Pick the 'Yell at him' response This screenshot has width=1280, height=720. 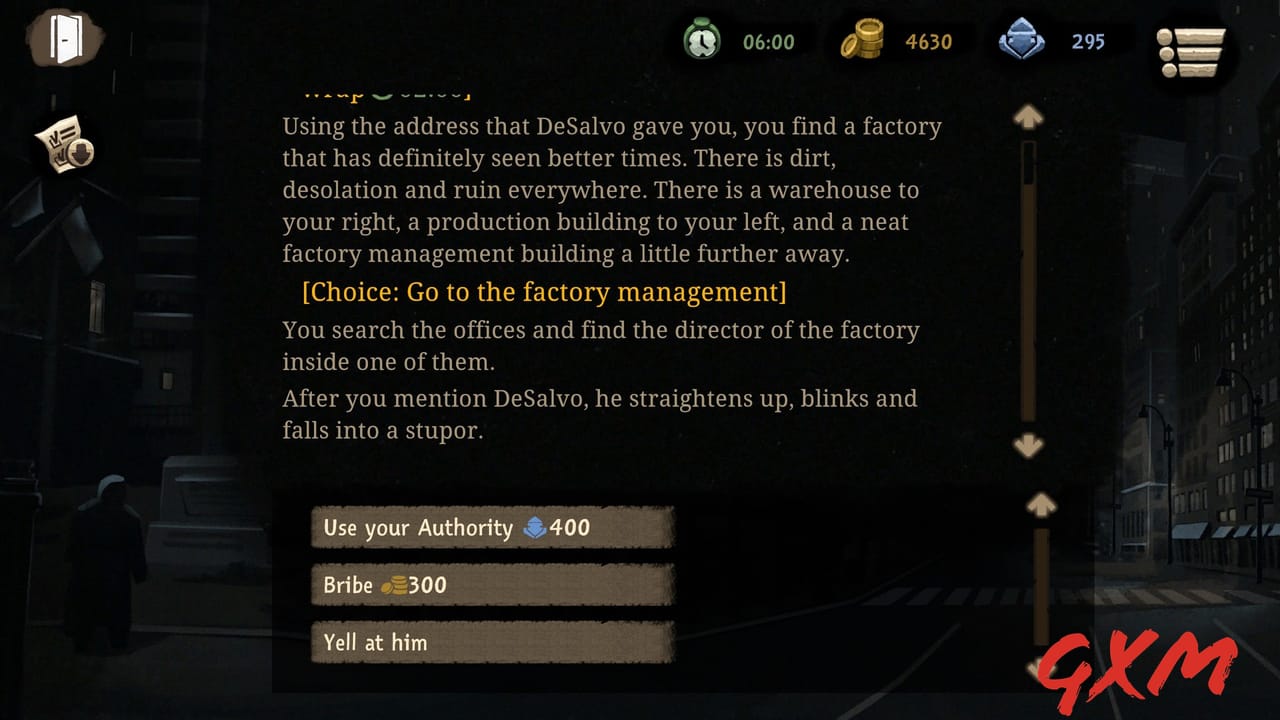[x=490, y=642]
